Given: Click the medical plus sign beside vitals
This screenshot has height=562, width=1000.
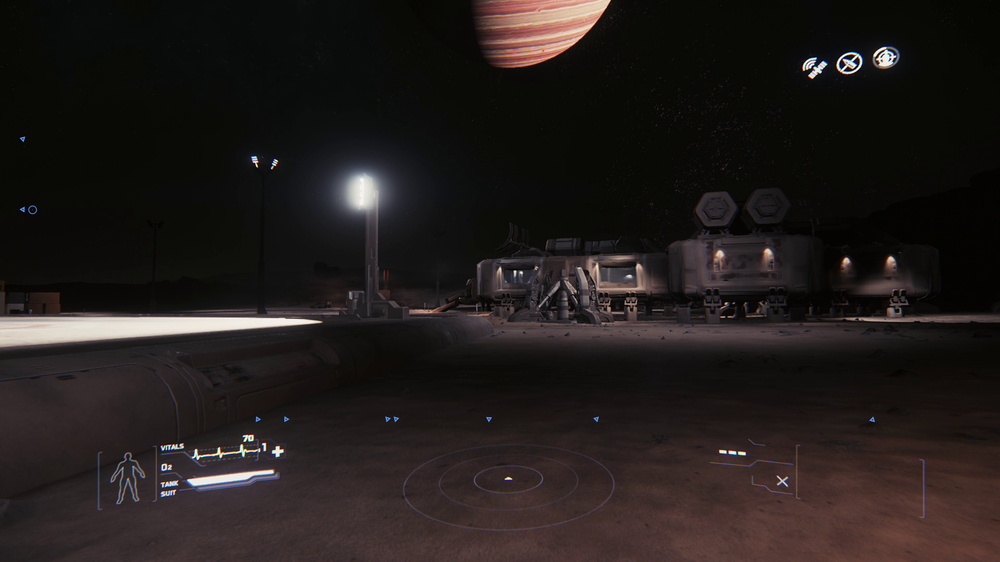Looking at the screenshot, I should [x=277, y=451].
